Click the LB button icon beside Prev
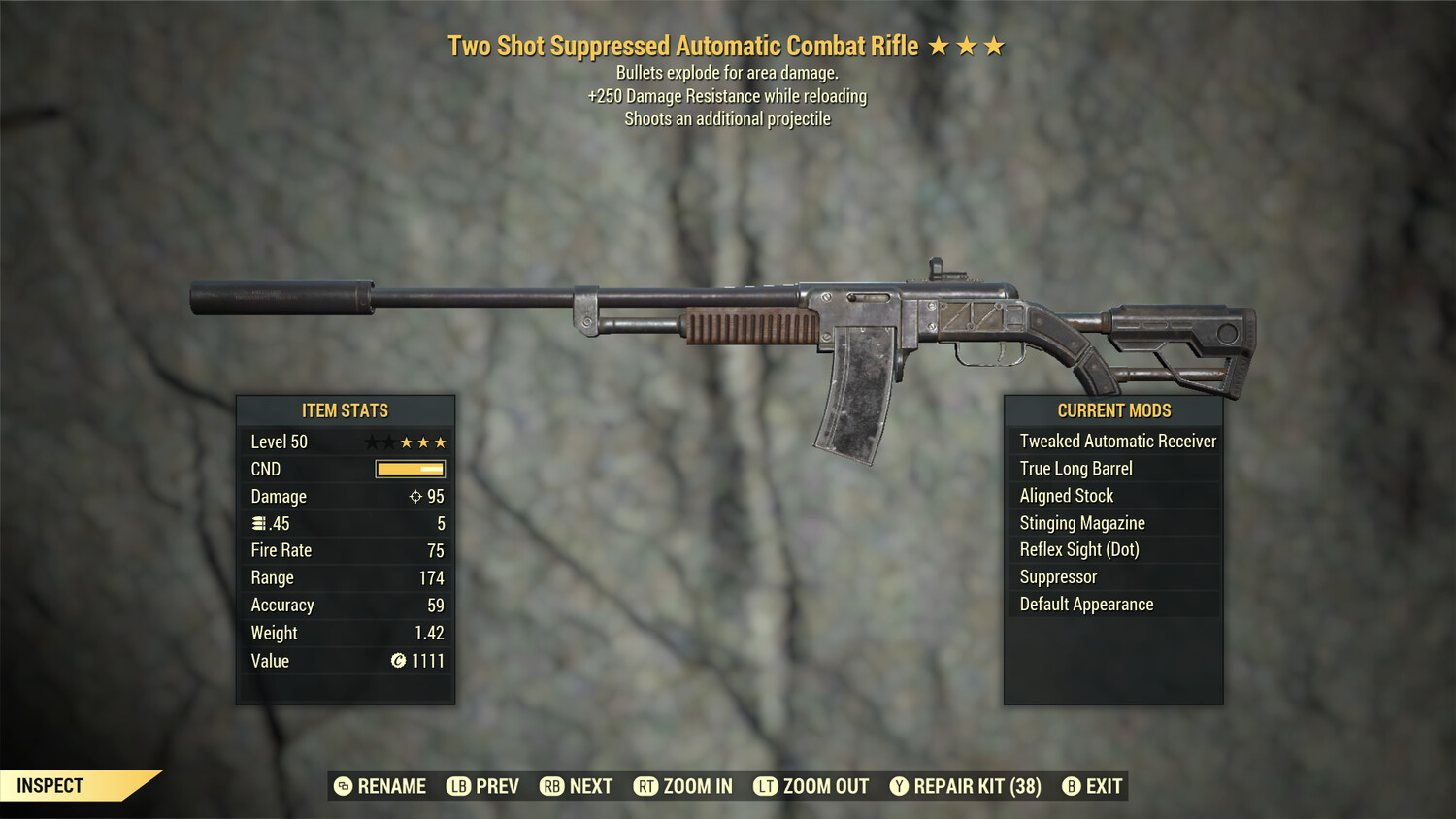The width and height of the screenshot is (1456, 819). pyautogui.click(x=458, y=786)
